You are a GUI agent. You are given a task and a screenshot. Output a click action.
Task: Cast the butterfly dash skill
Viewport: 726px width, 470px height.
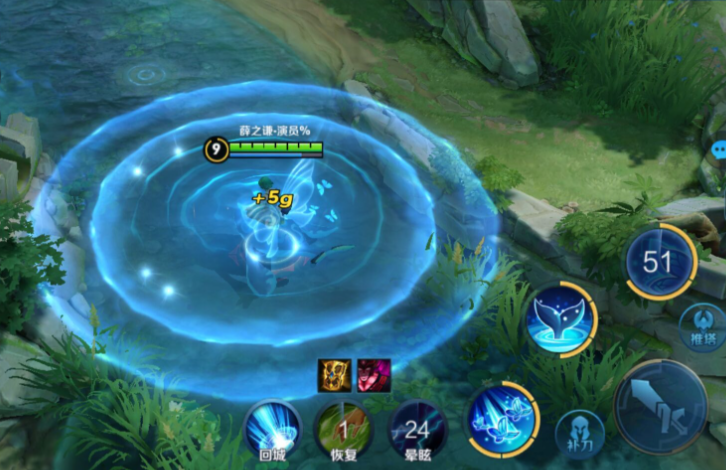(x=502, y=420)
